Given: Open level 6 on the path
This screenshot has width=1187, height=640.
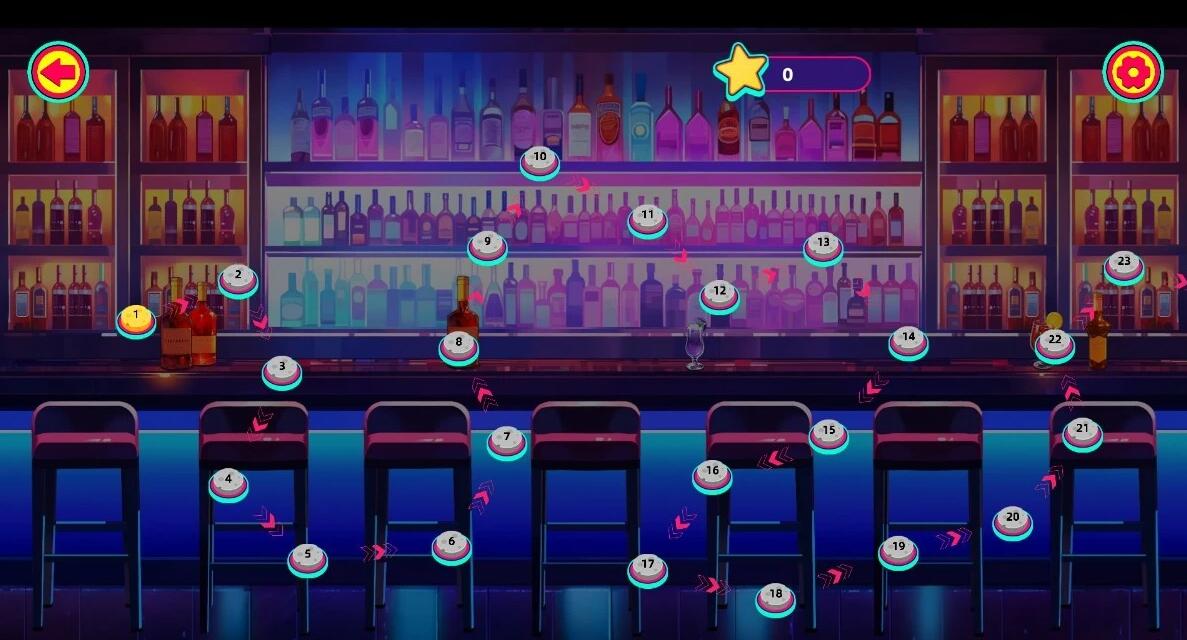Looking at the screenshot, I should click(452, 546).
